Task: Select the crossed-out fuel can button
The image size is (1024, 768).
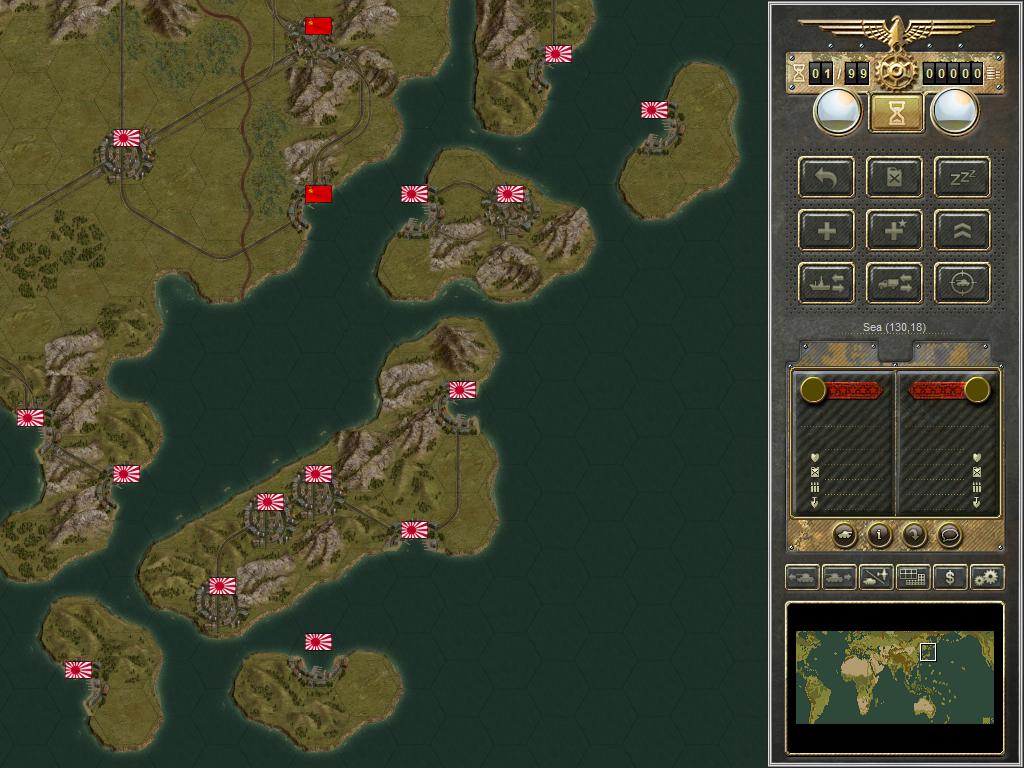Action: 895,178
